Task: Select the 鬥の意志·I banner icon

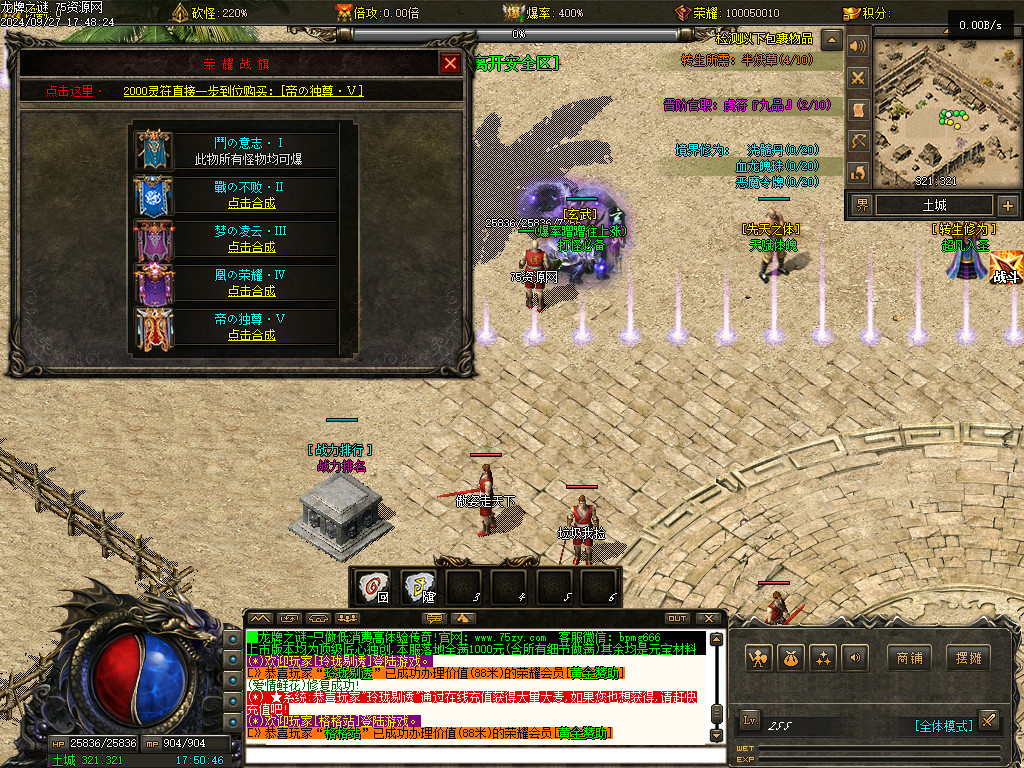Action: [154, 150]
